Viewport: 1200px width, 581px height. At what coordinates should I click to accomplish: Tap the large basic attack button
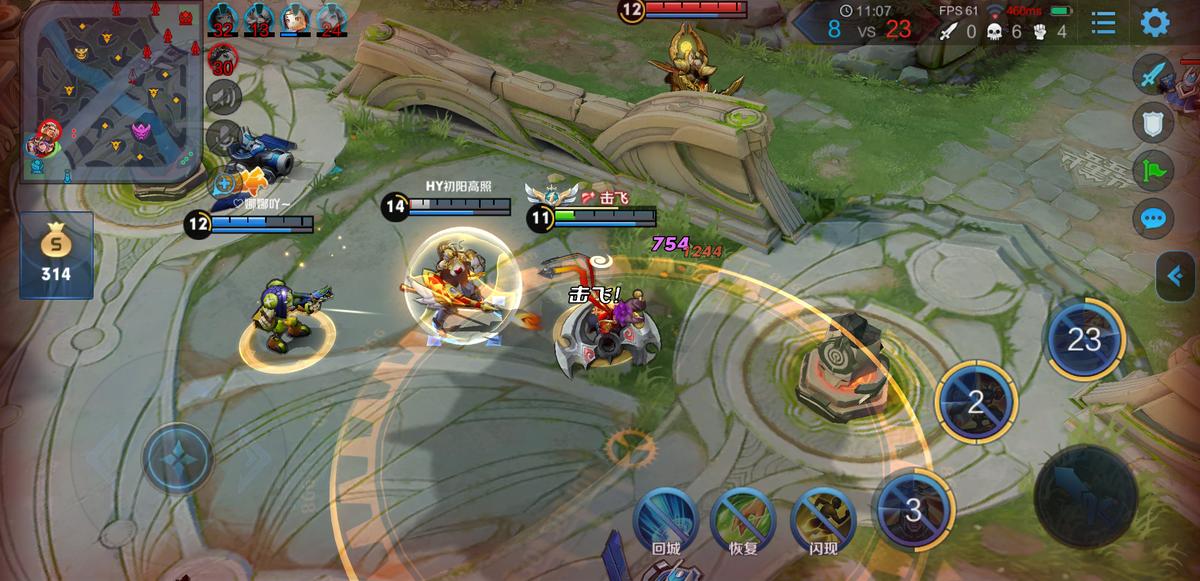coord(1085,495)
